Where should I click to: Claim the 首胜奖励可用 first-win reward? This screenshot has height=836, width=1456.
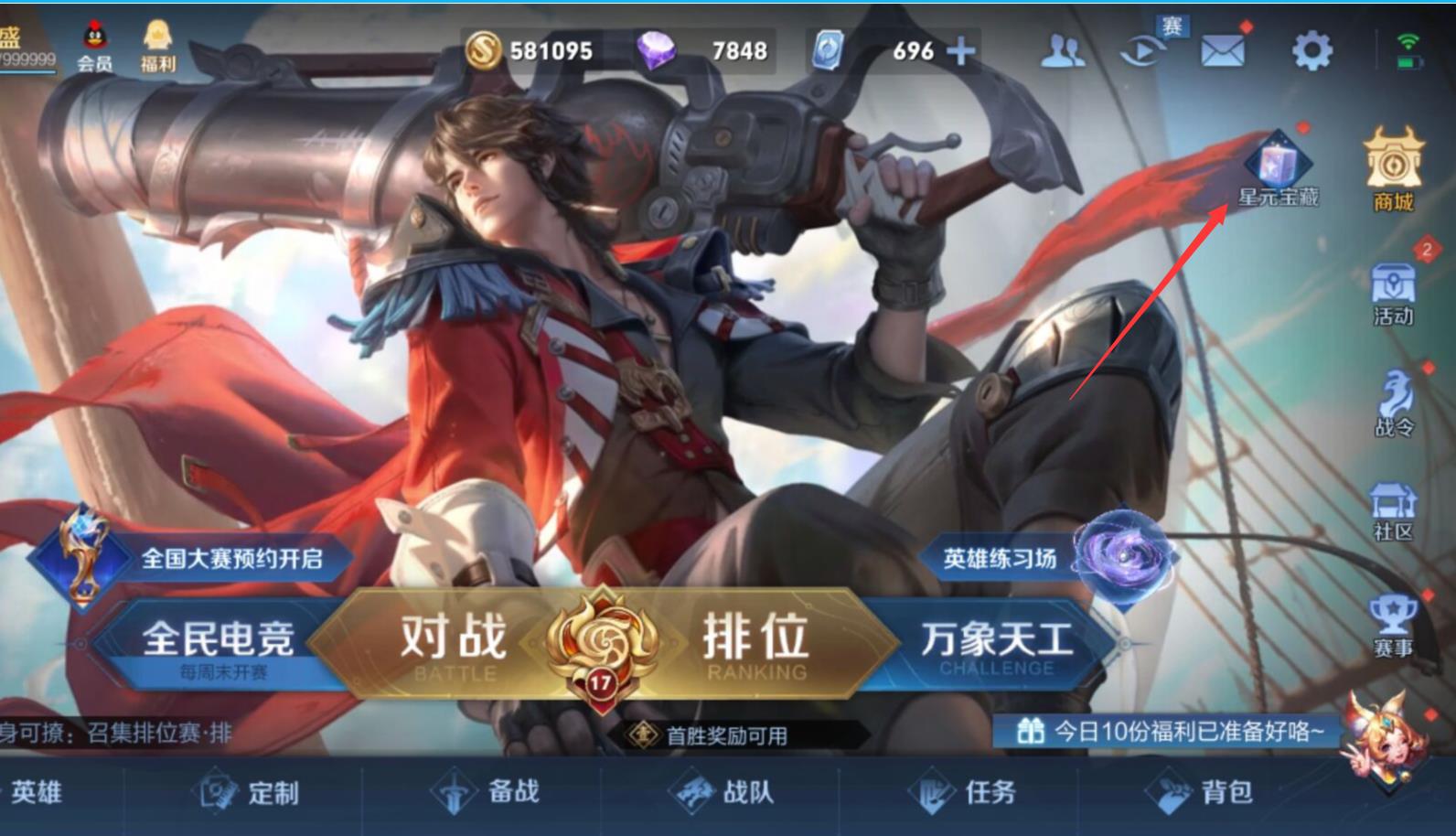[713, 734]
